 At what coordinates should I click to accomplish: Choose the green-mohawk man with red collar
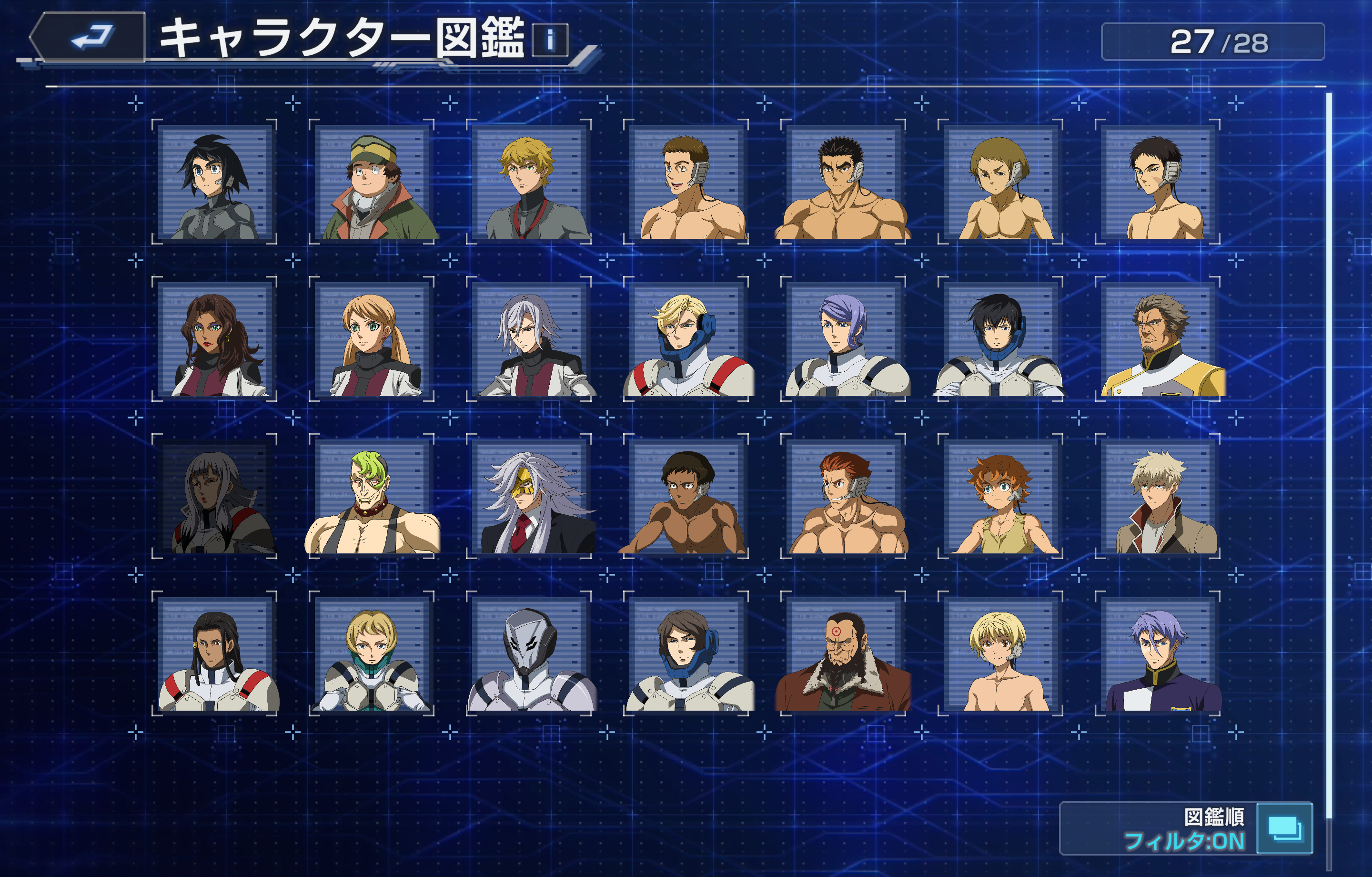372,497
